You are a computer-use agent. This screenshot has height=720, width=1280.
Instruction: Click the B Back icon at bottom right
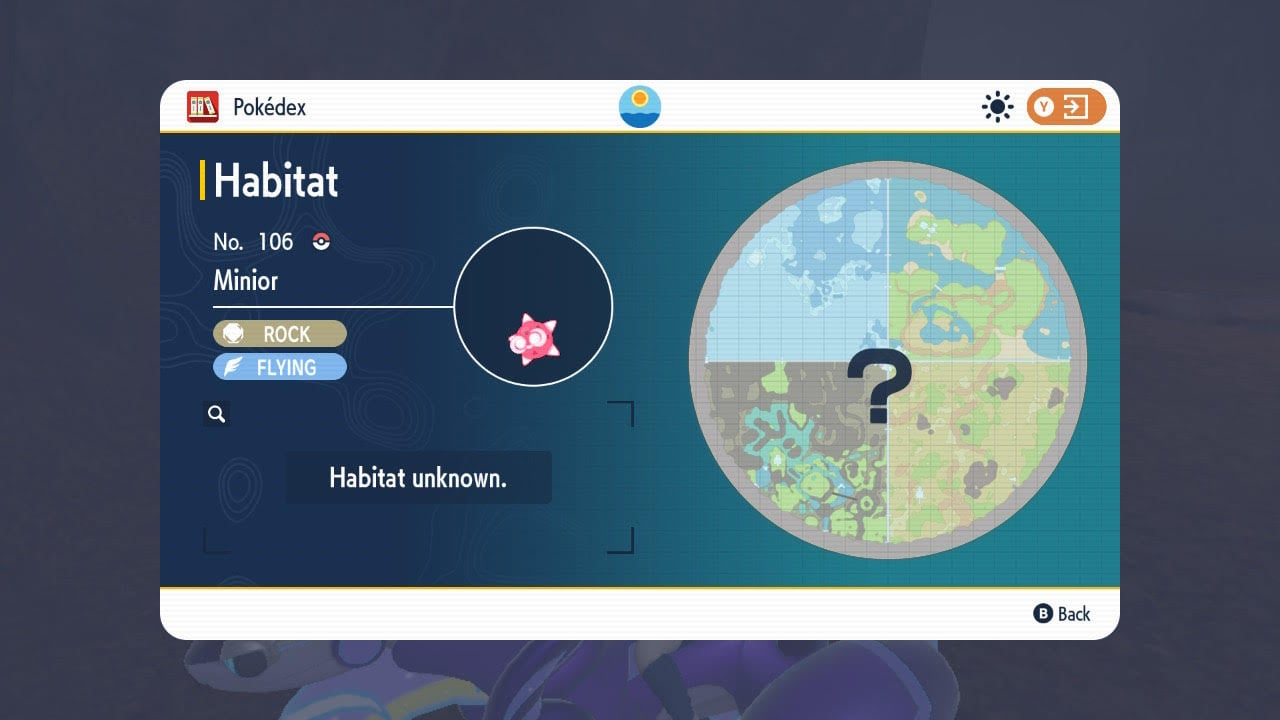coord(1043,614)
